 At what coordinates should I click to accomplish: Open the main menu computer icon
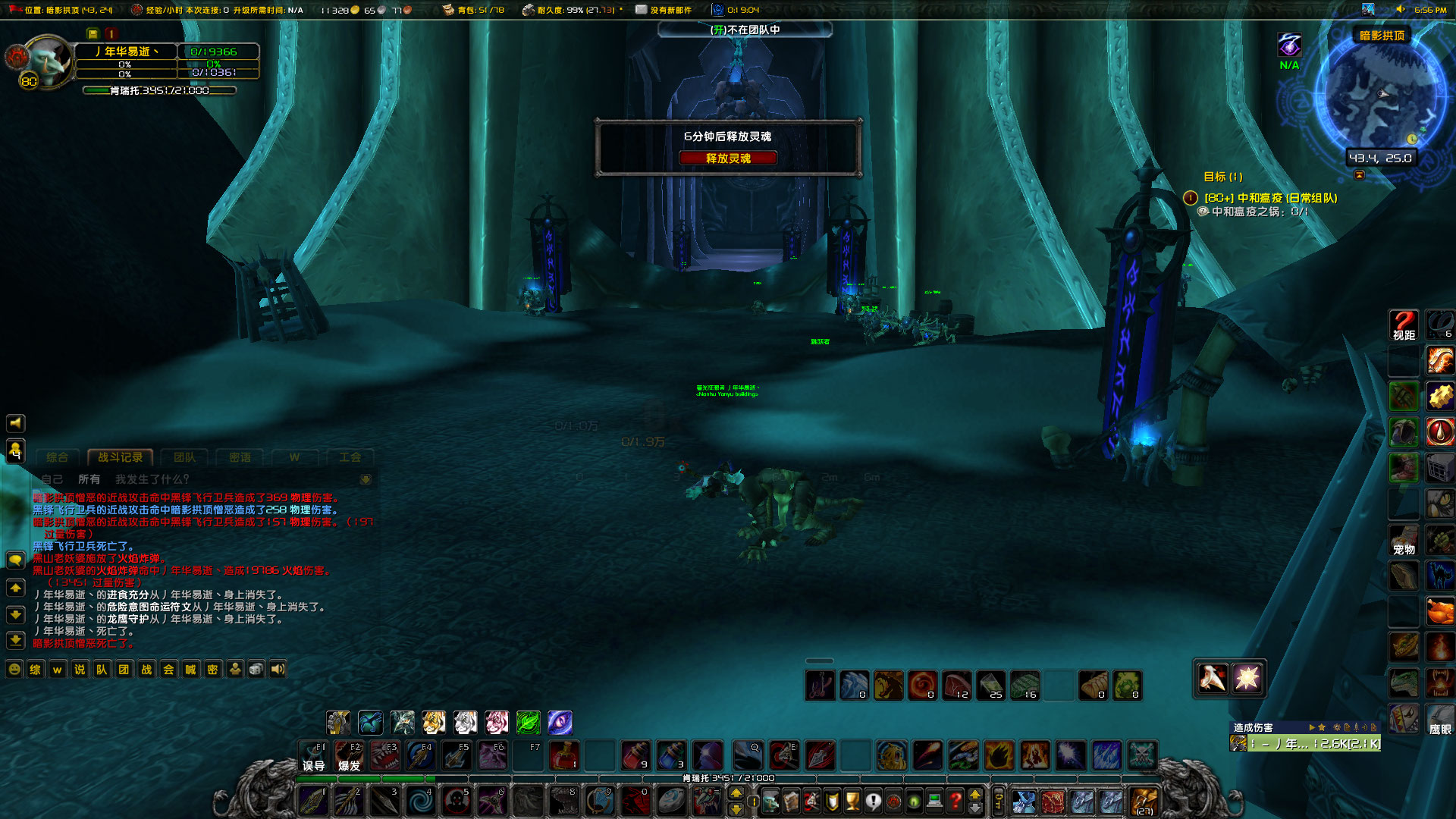coord(934,800)
